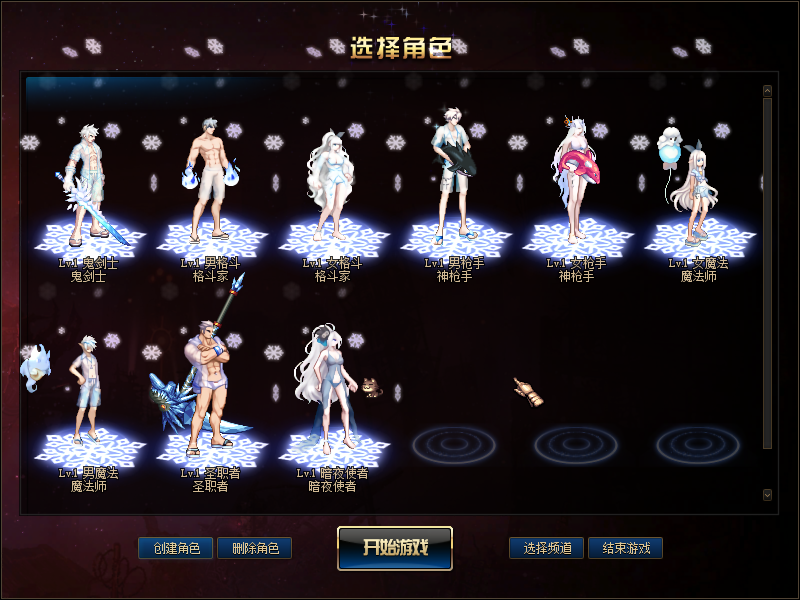Select the 女枪手 female gunner character
The height and width of the screenshot is (600, 800).
coord(576,190)
